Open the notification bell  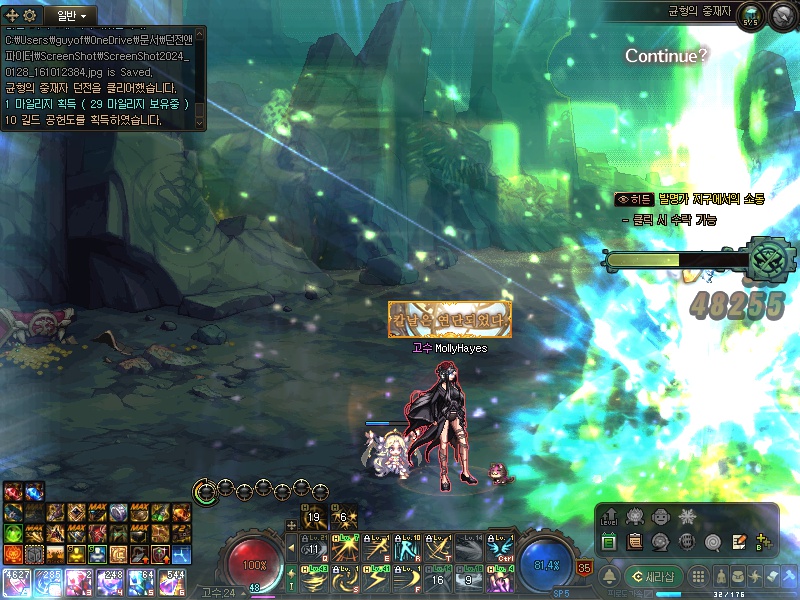(x=608, y=576)
